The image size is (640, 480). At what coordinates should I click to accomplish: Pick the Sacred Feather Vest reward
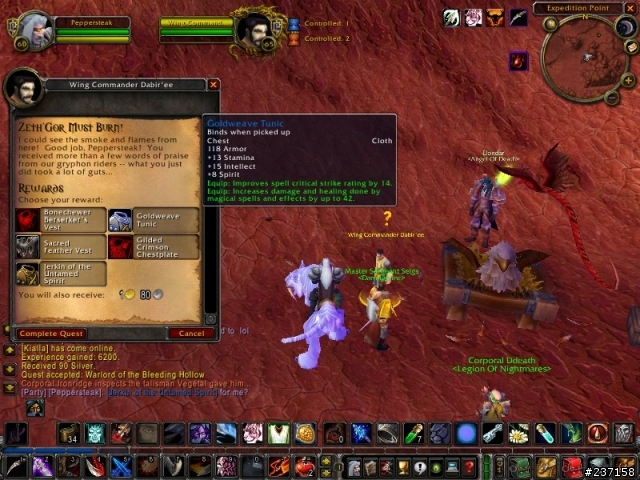point(28,247)
